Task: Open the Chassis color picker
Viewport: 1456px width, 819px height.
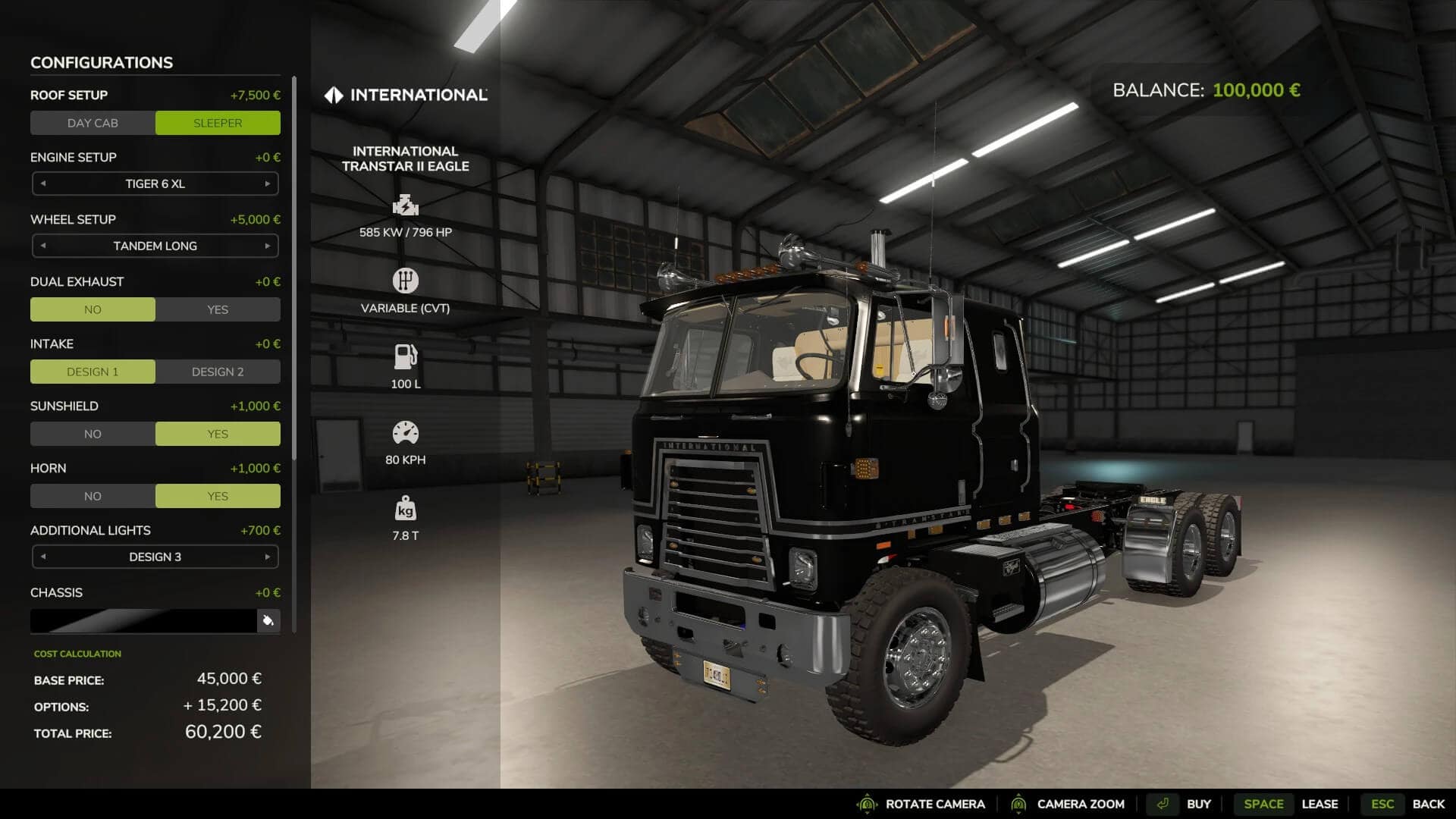Action: (x=268, y=621)
